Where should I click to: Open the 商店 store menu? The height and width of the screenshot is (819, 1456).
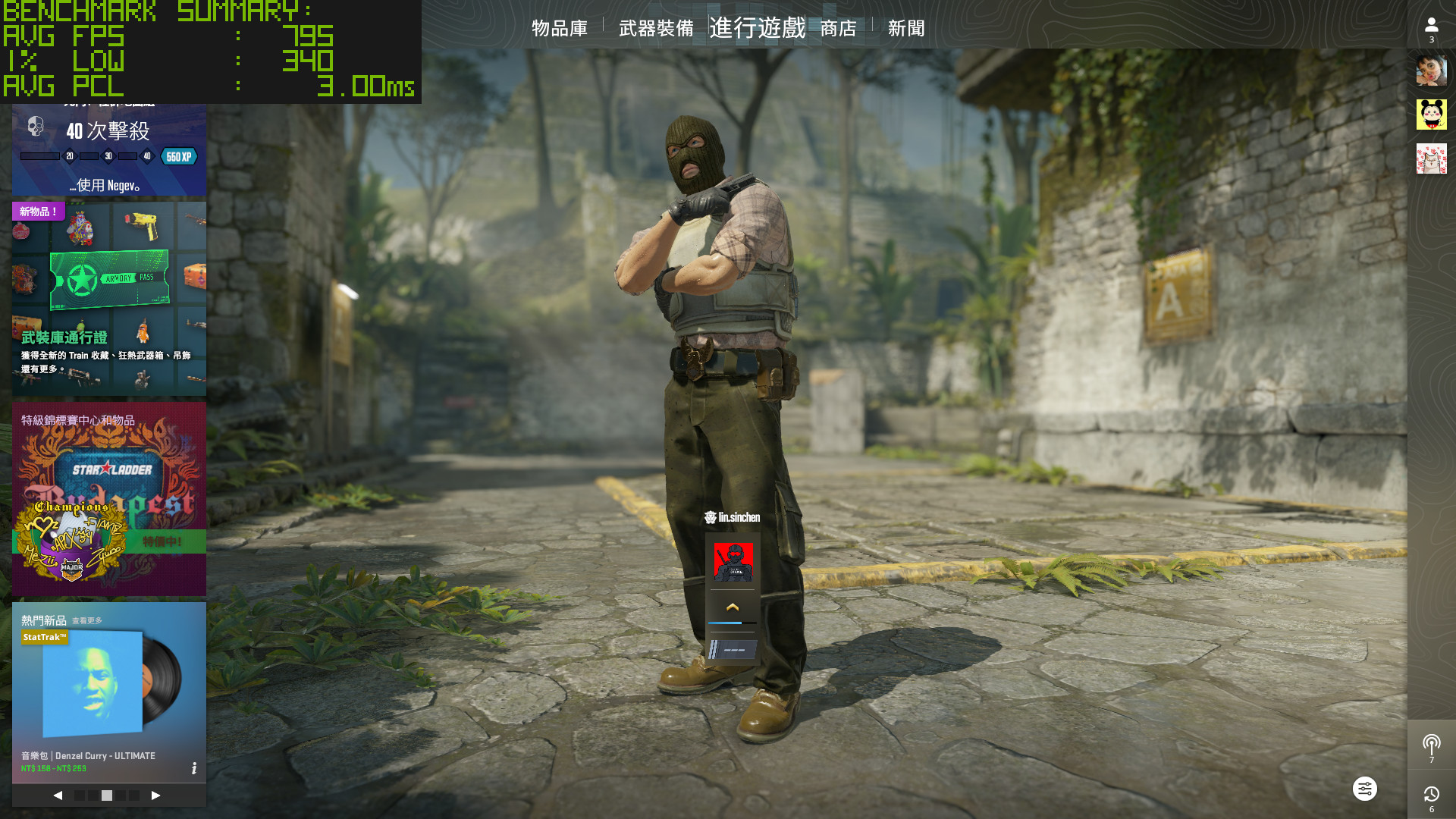(x=838, y=28)
